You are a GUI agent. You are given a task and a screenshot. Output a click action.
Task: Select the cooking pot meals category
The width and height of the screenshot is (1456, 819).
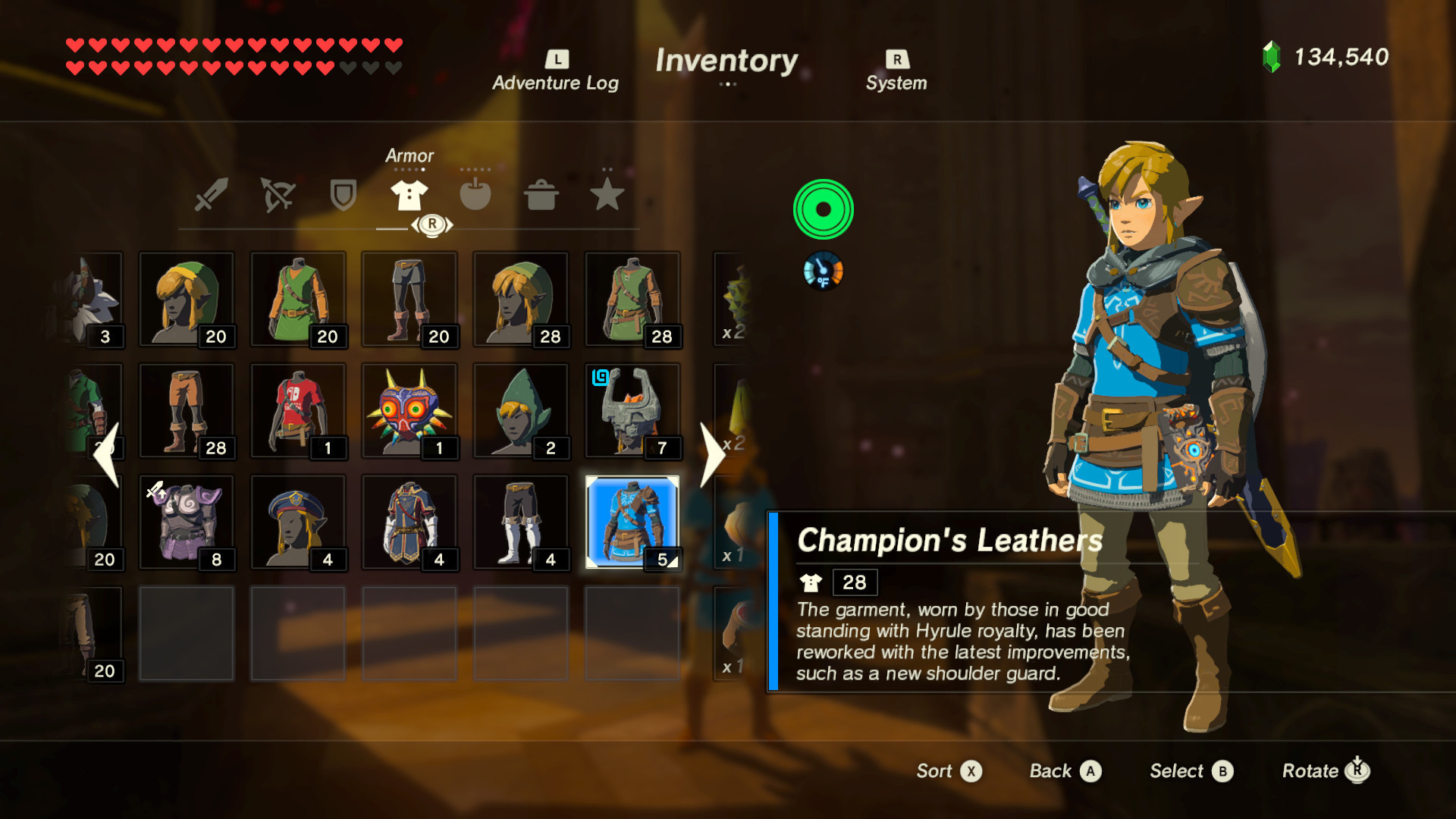(x=541, y=195)
